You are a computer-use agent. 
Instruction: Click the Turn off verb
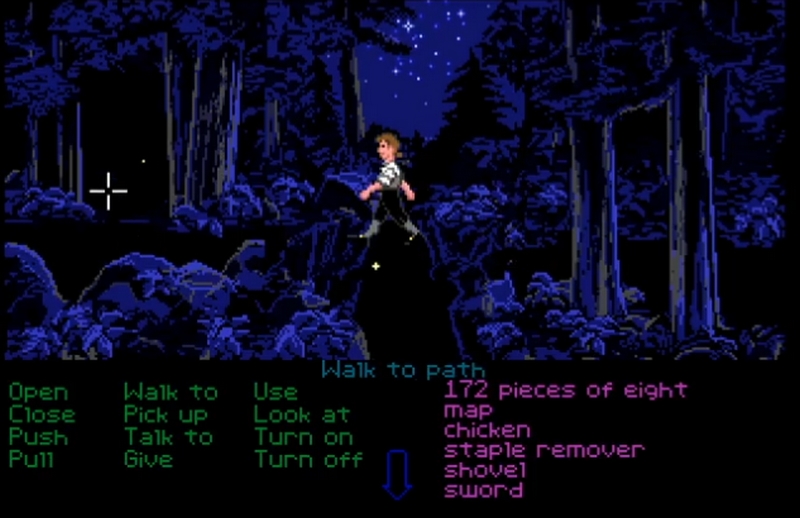(308, 459)
